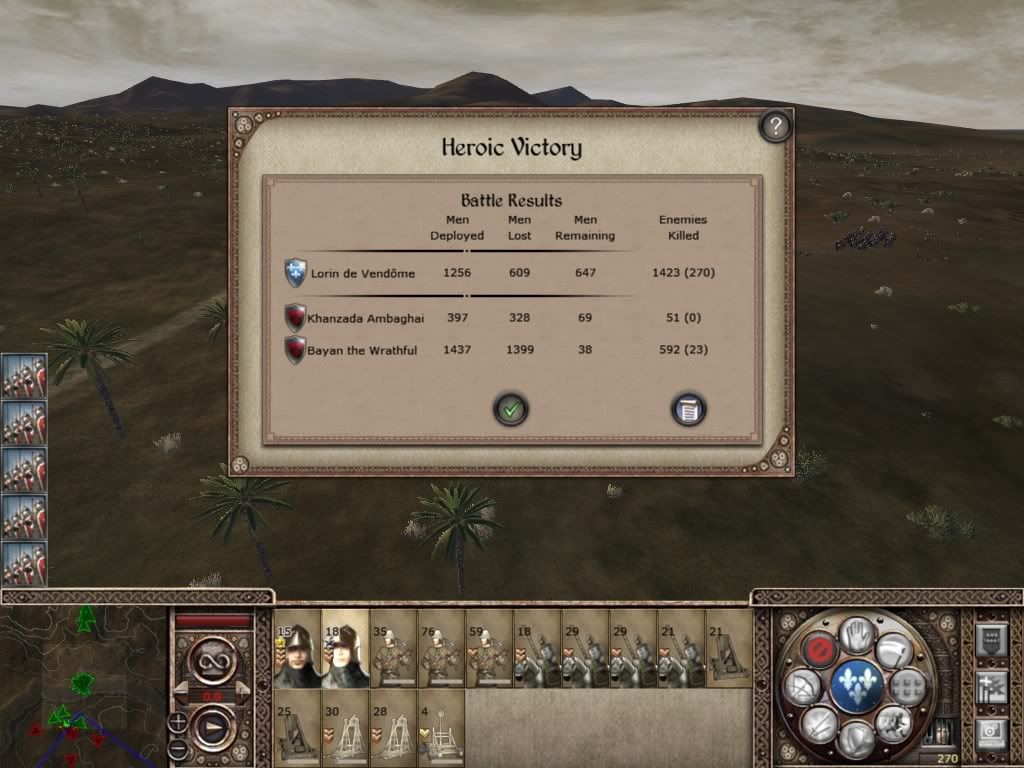Click the crossed swords order button
The width and height of the screenshot is (1024, 768).
819,722
